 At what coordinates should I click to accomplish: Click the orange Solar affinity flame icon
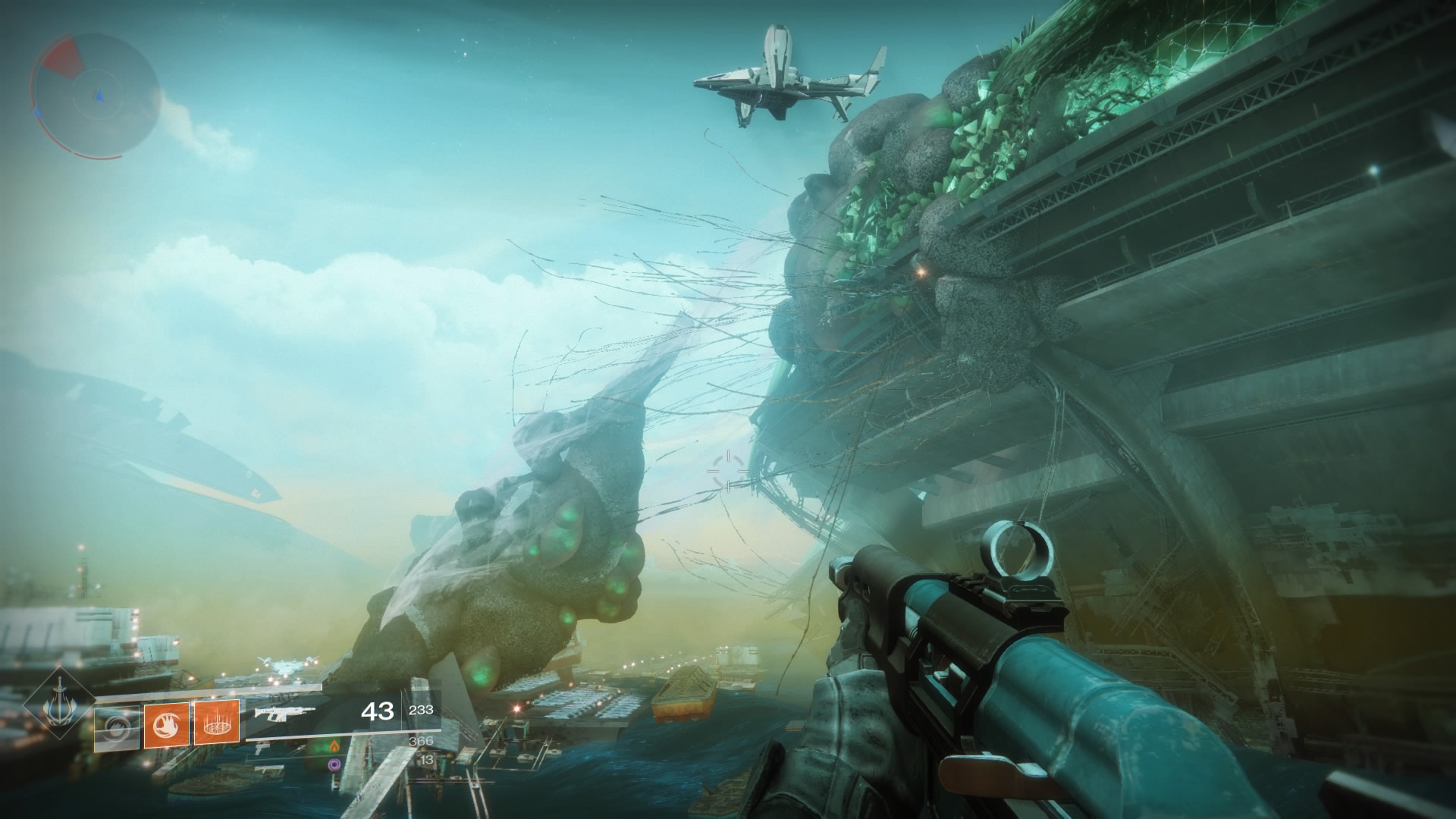[334, 748]
